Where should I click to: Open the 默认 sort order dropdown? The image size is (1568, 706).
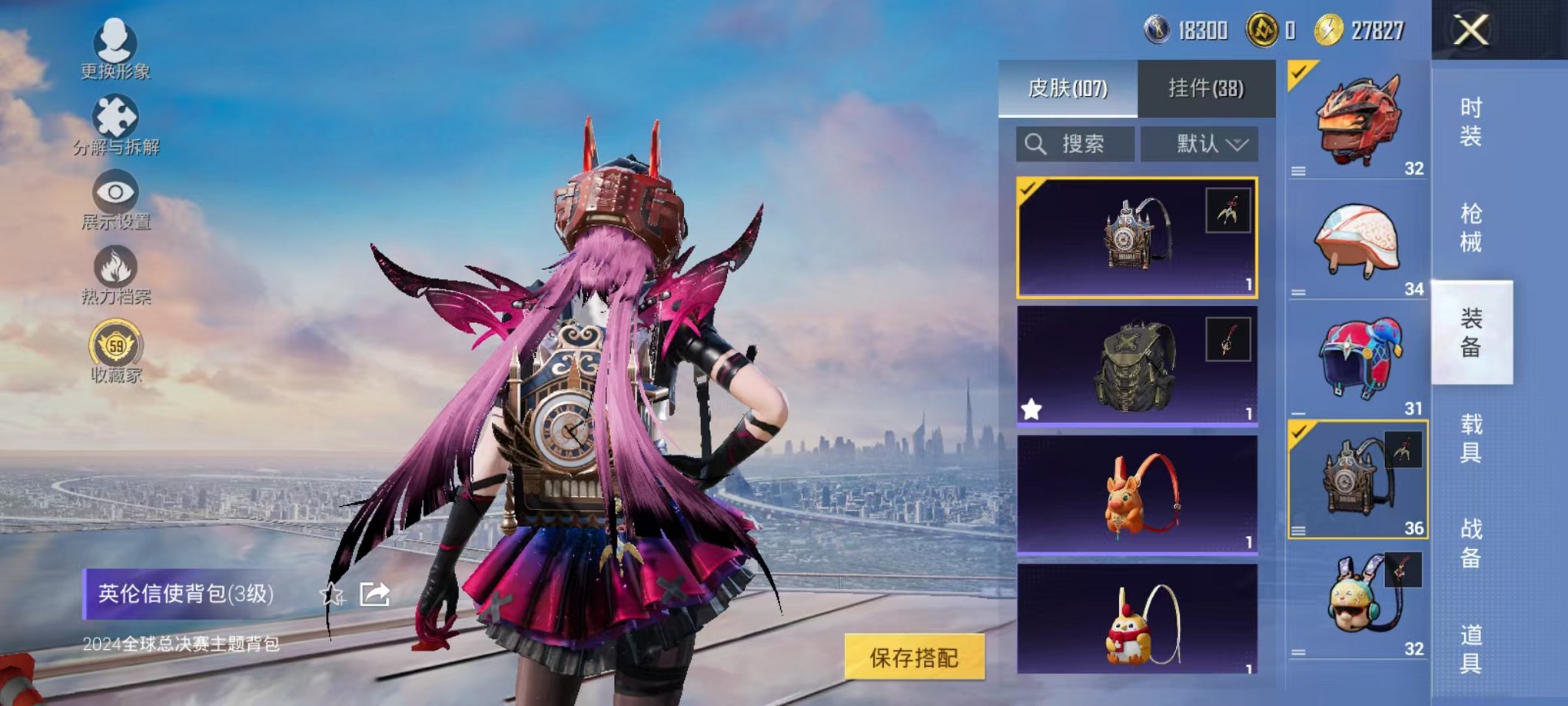click(x=1198, y=145)
